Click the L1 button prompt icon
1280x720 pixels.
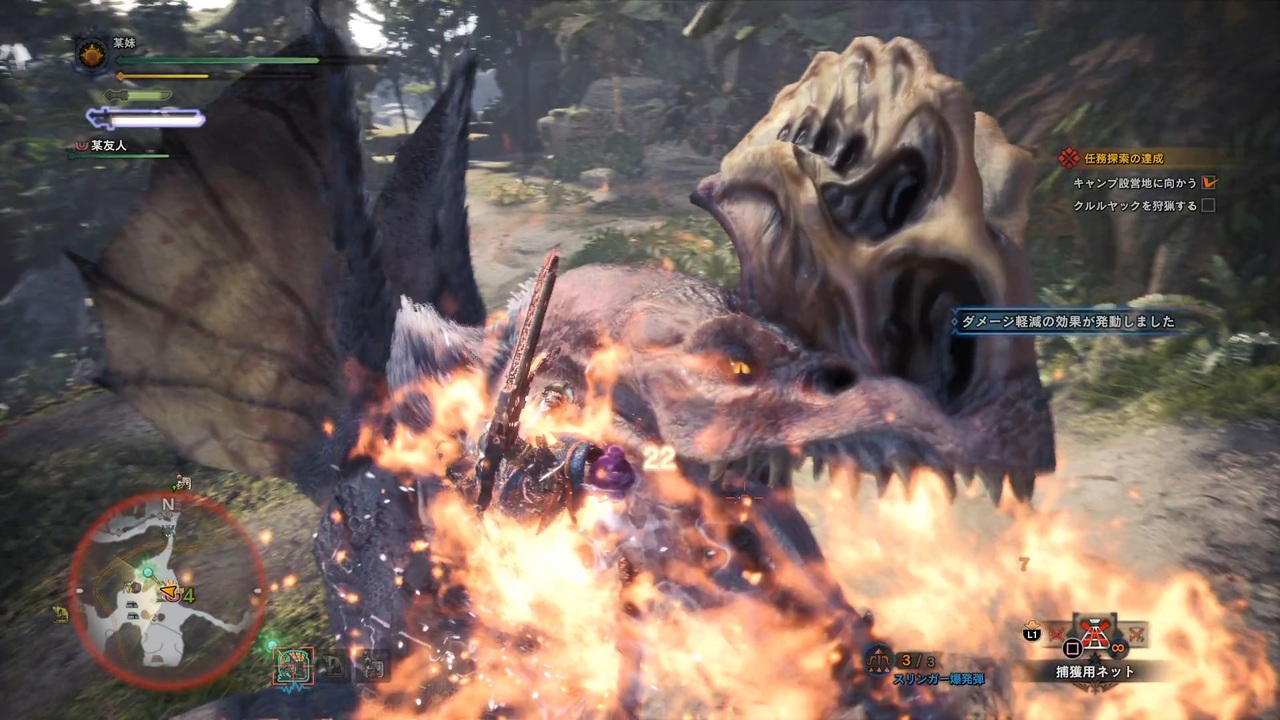click(1031, 633)
